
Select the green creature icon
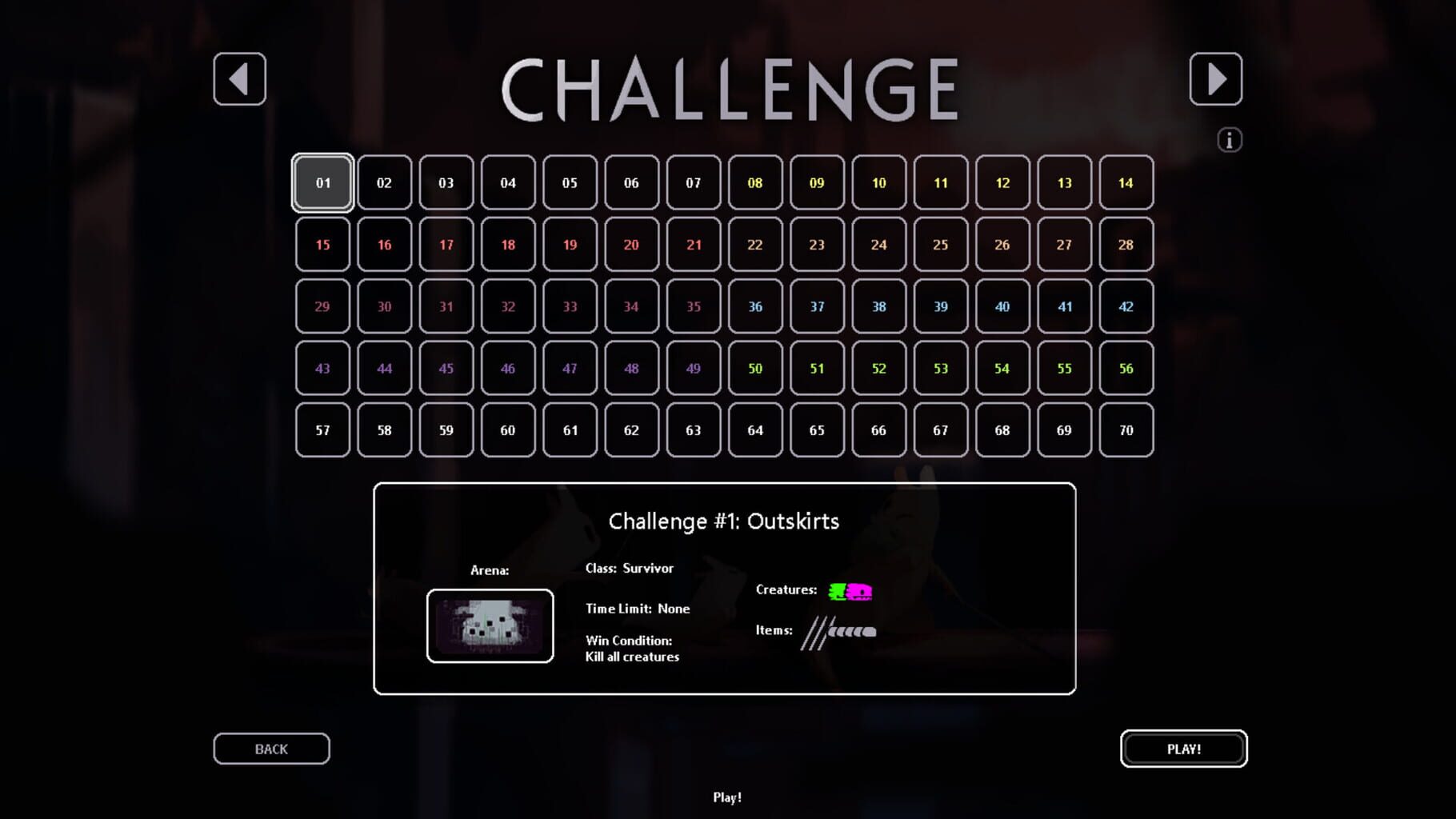[x=837, y=590]
